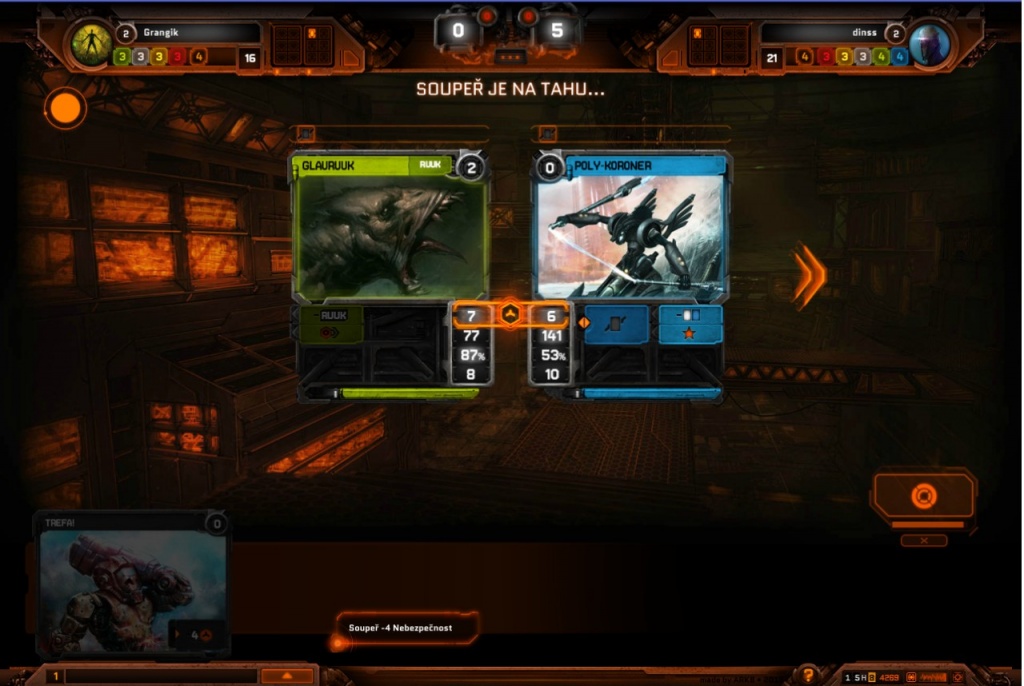Image resolution: width=1024 pixels, height=686 pixels.
Task: Open Grangik's player avatar
Action: [91, 44]
